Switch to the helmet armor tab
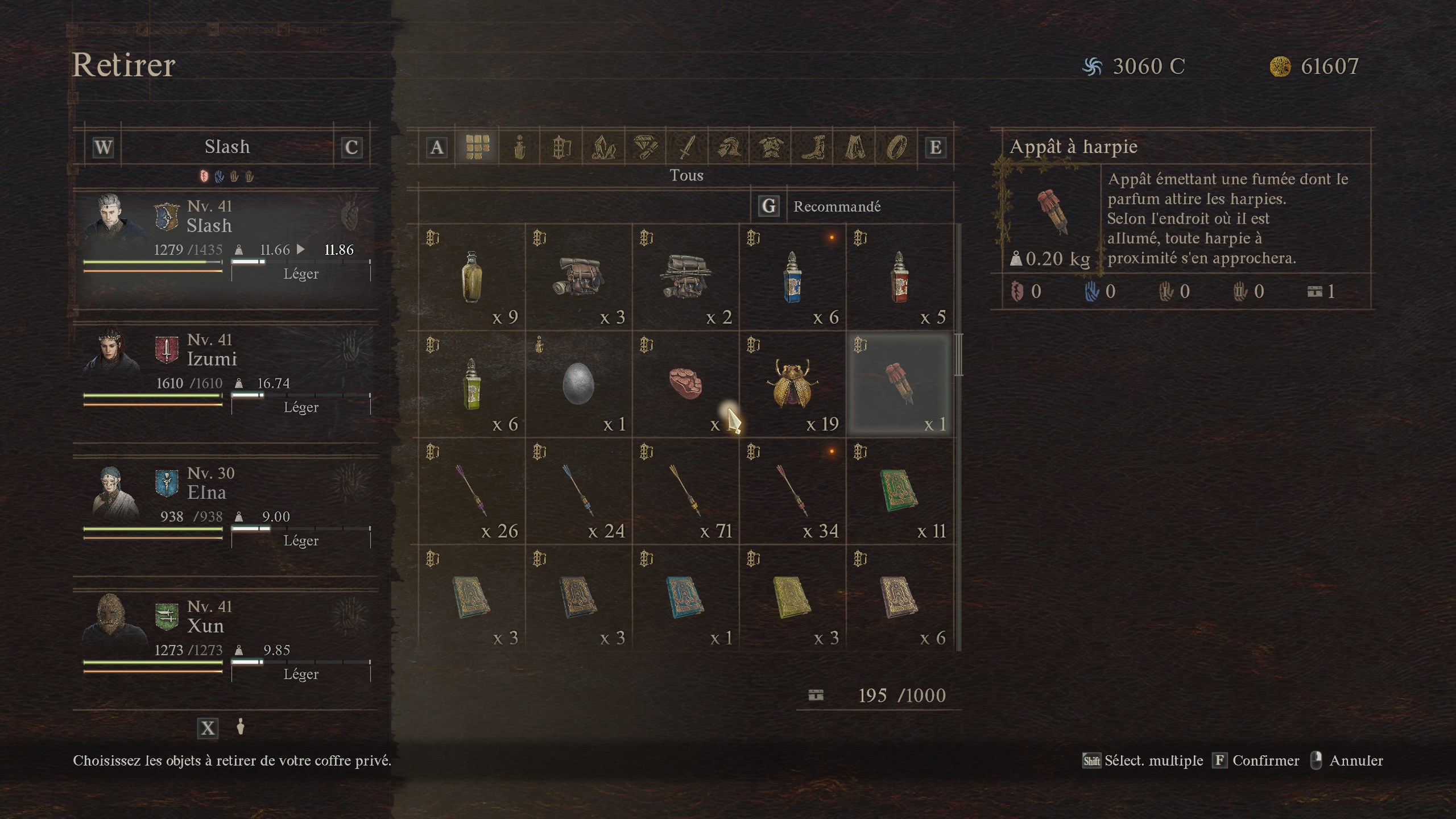This screenshot has width=1456, height=819. 729,147
